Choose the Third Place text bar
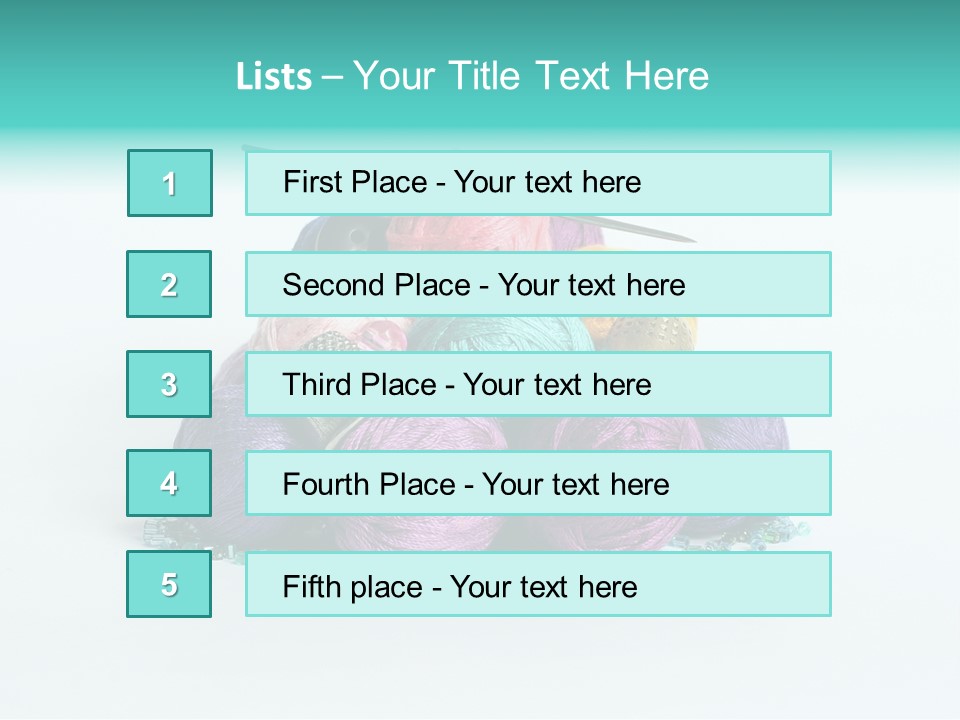Screen dimensions: 960x720 pyautogui.click(x=538, y=384)
